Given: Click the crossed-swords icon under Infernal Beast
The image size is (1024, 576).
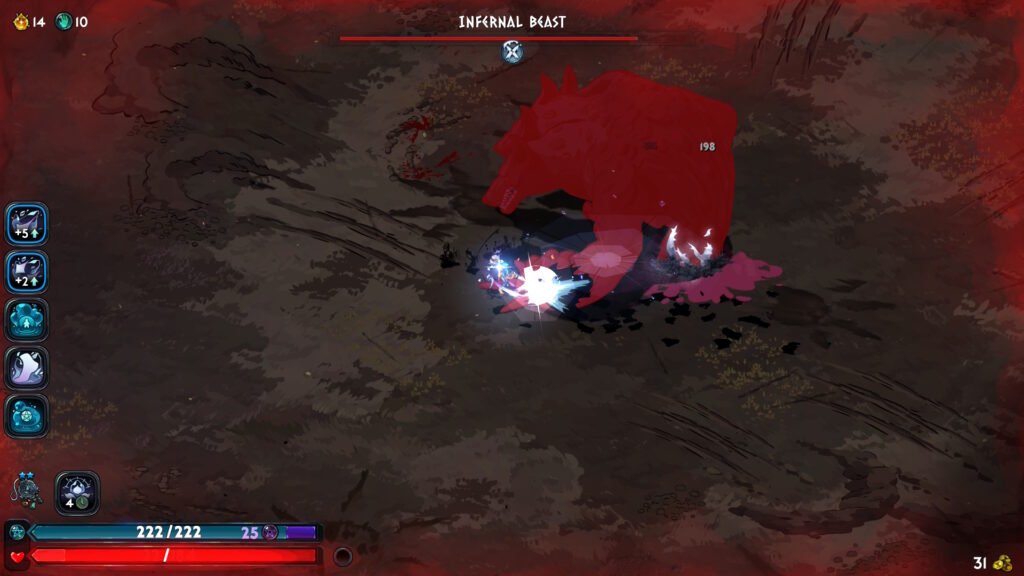Looking at the screenshot, I should click(512, 52).
